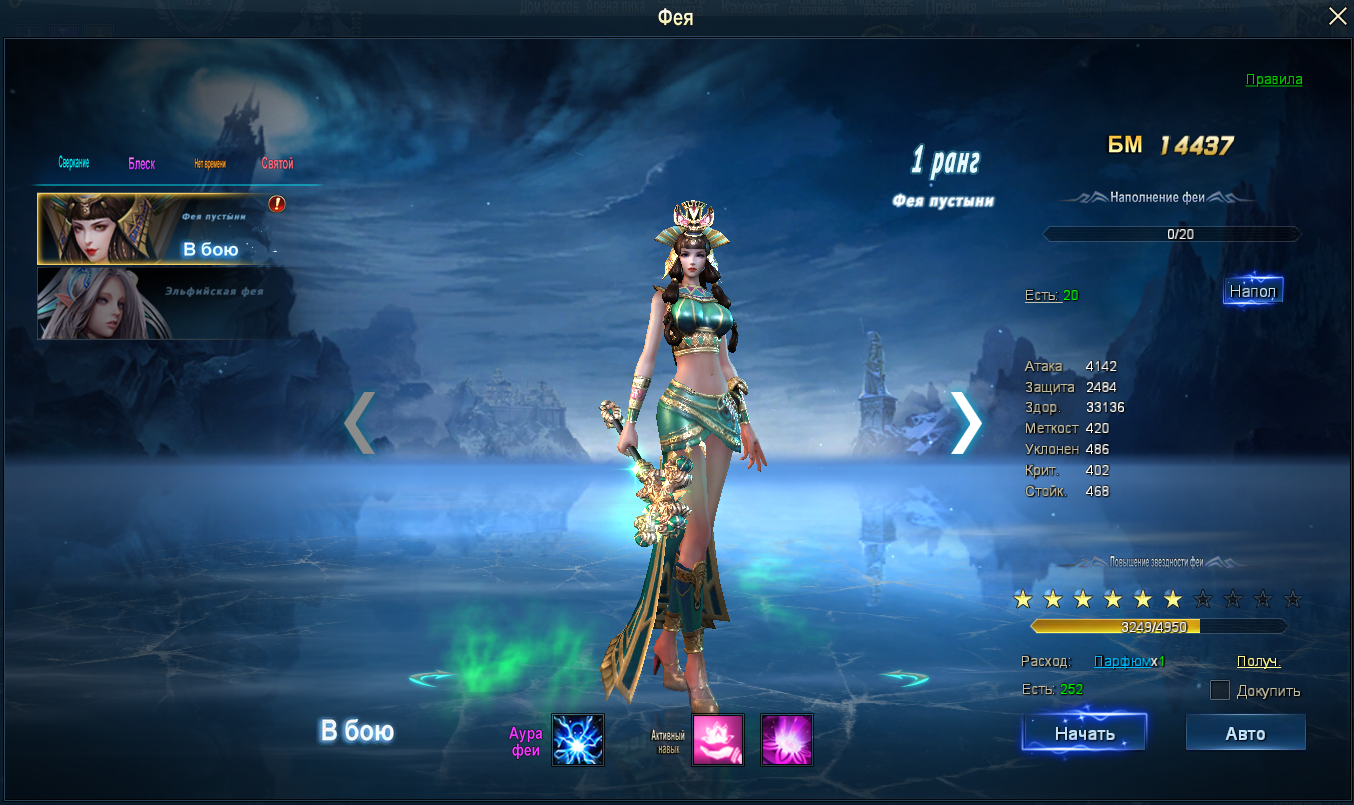
Task: Switch to the Сверкание tab
Action: coord(74,163)
